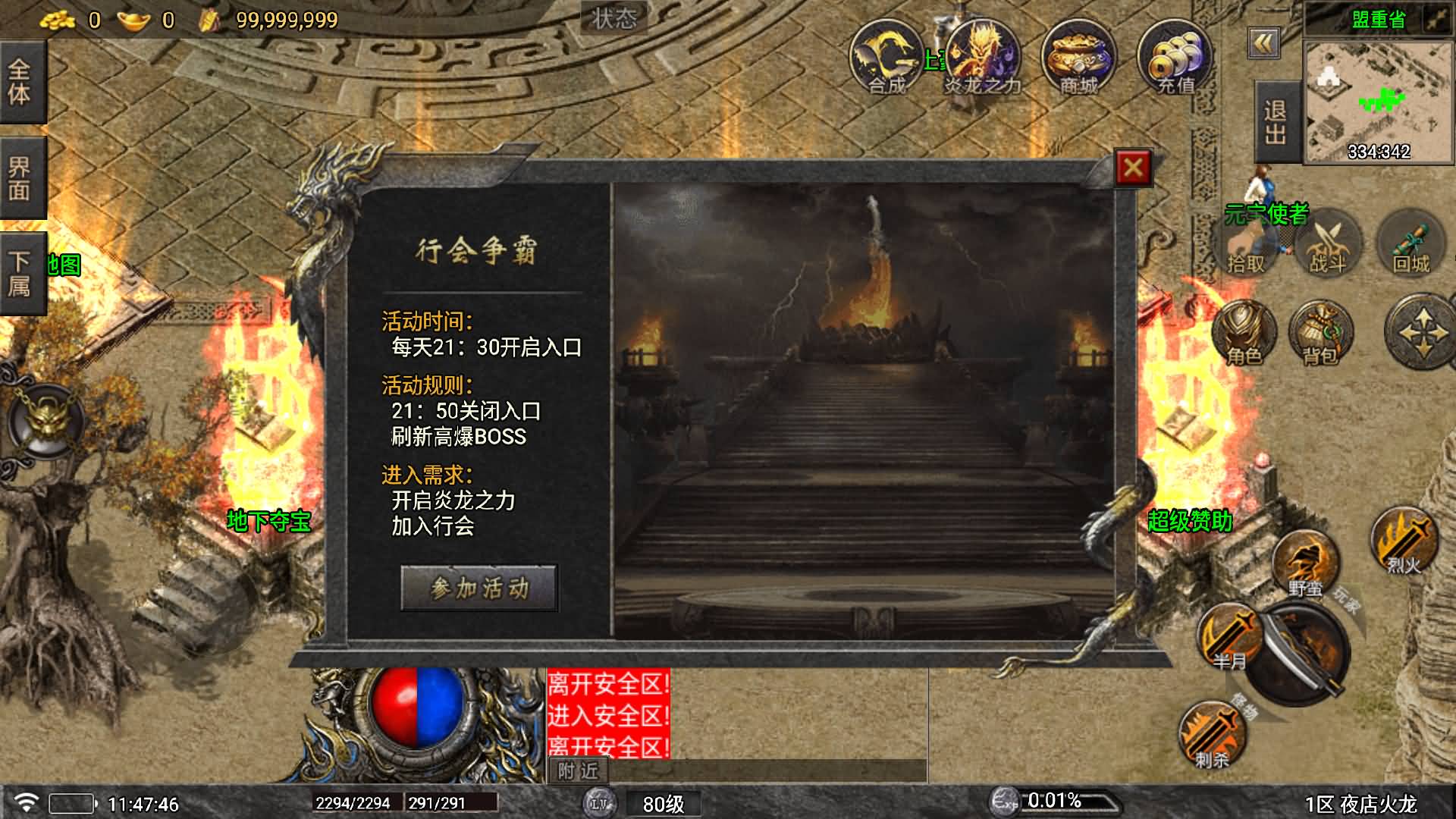1456x819 pixels.
Task: Open the 角色 character sheet
Action: [1244, 334]
